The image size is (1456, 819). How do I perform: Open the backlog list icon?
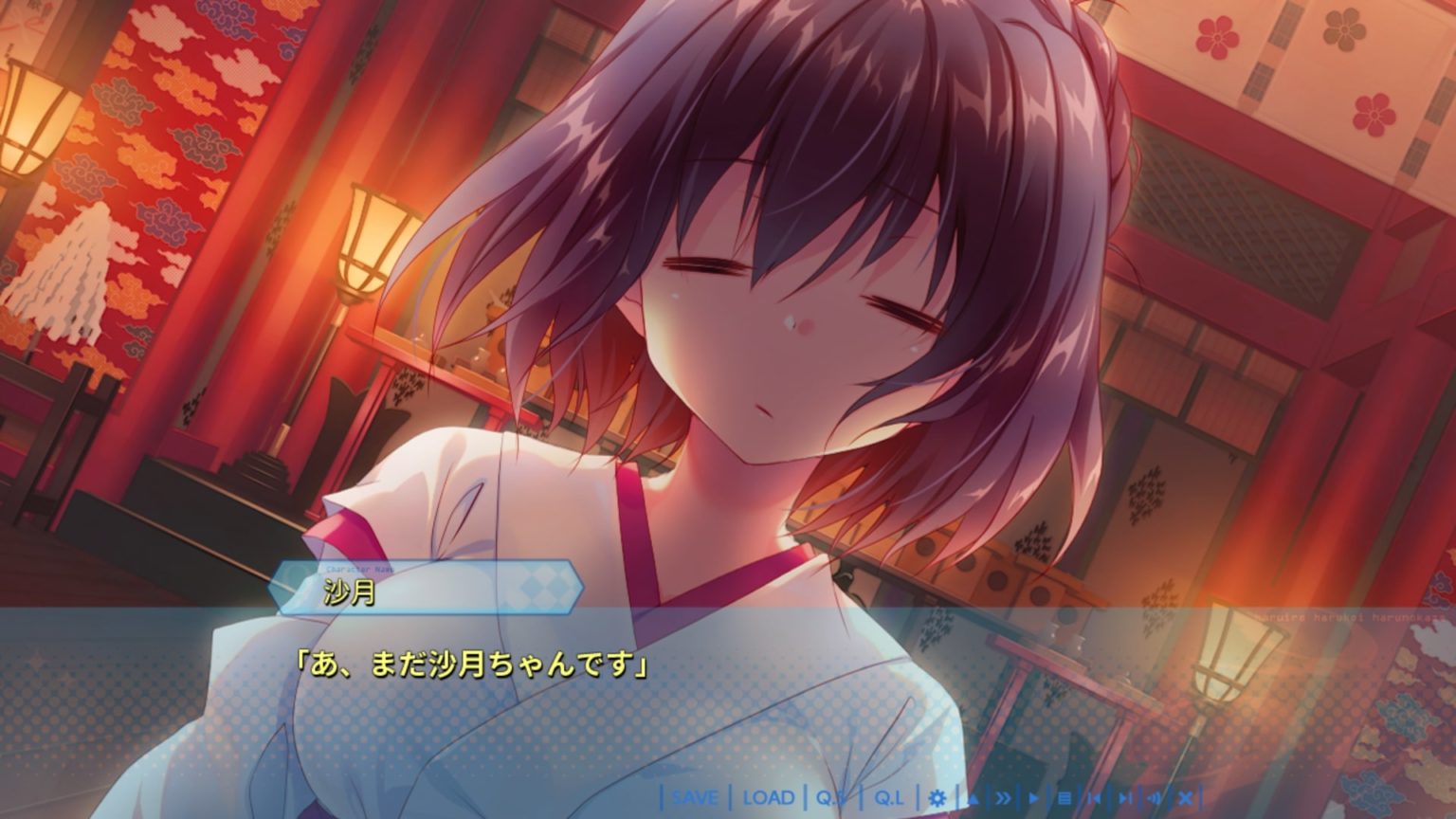[1064, 797]
